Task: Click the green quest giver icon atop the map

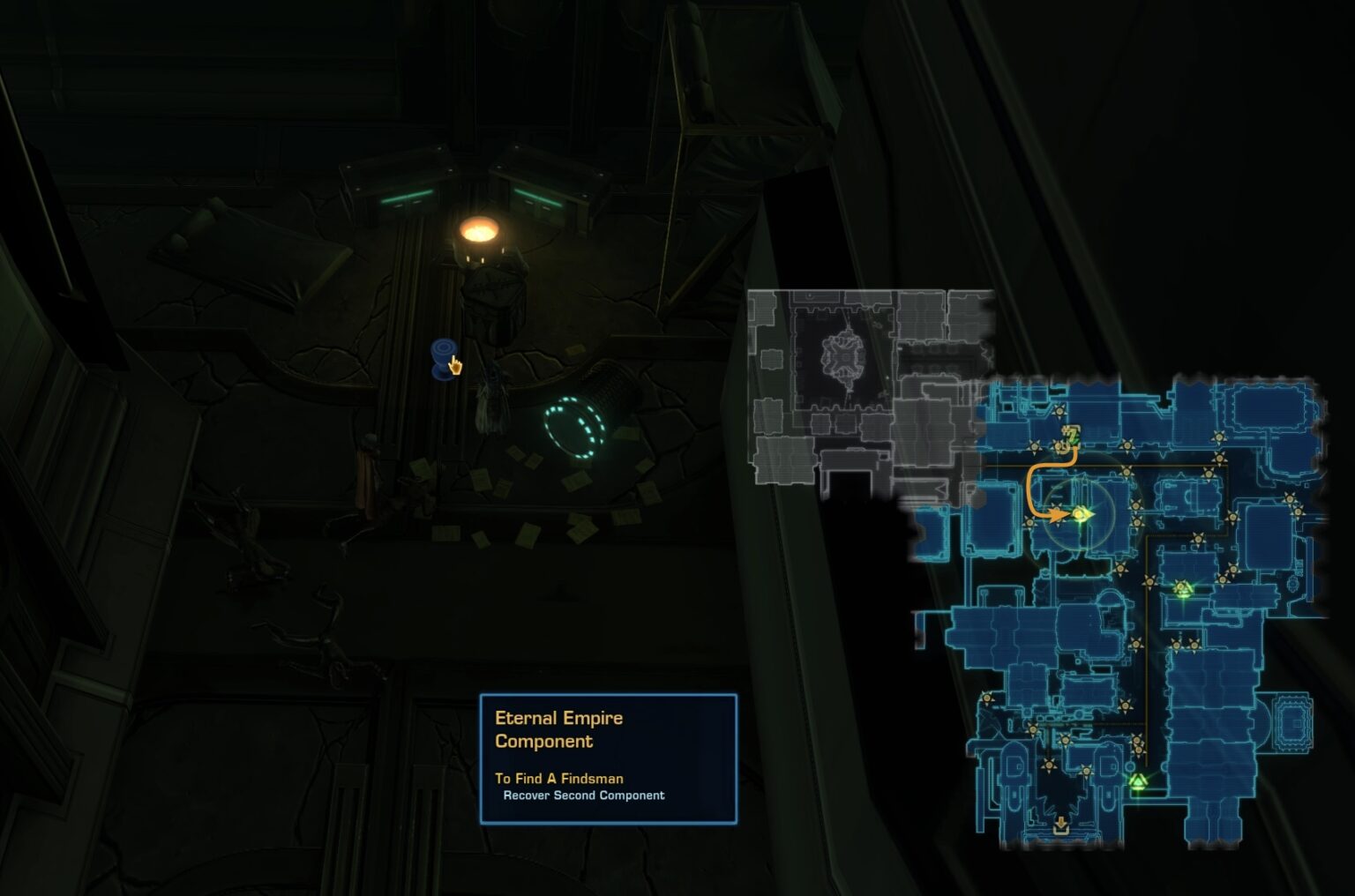Action: click(1072, 435)
